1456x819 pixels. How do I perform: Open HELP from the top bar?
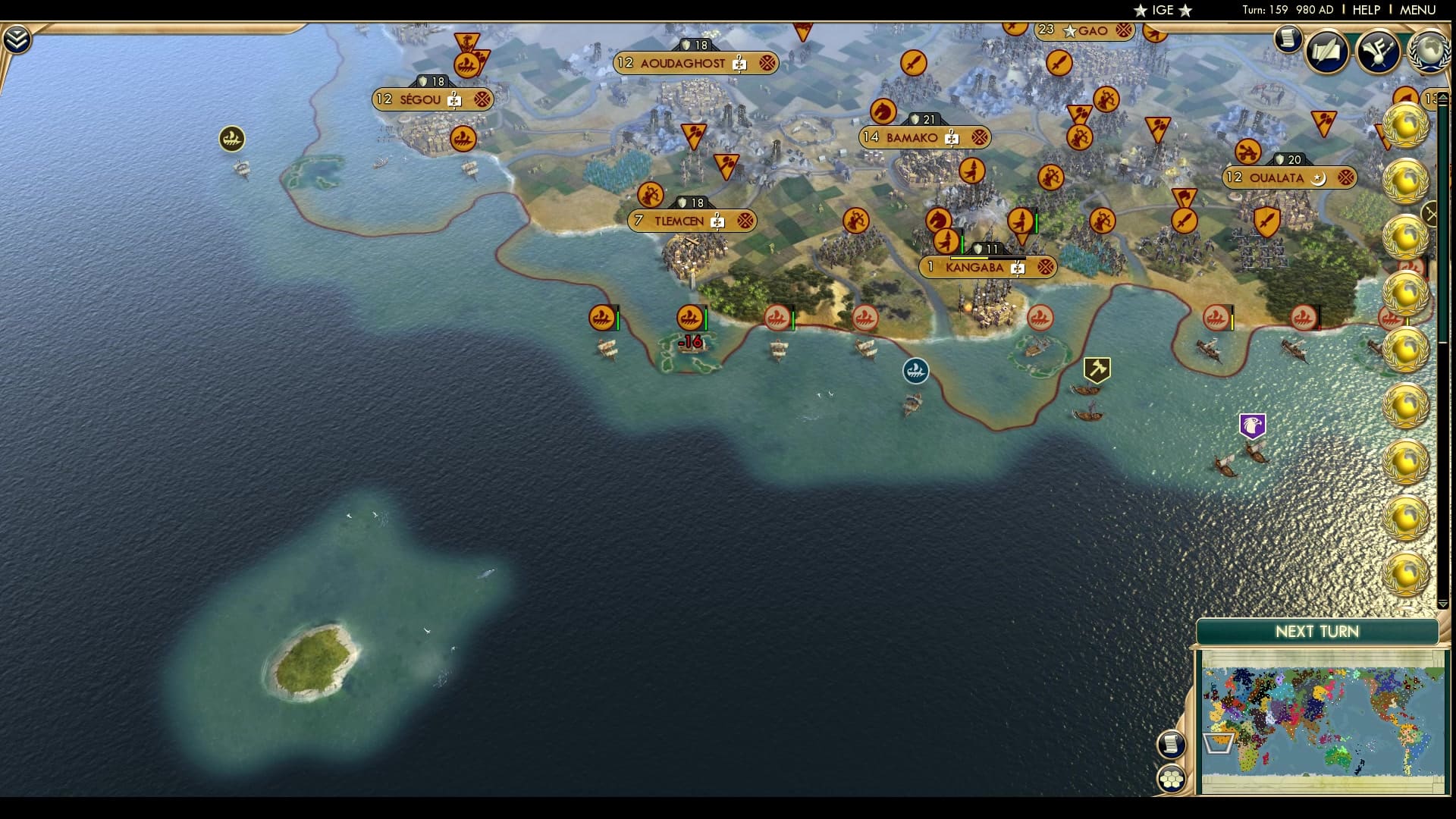(1365, 11)
